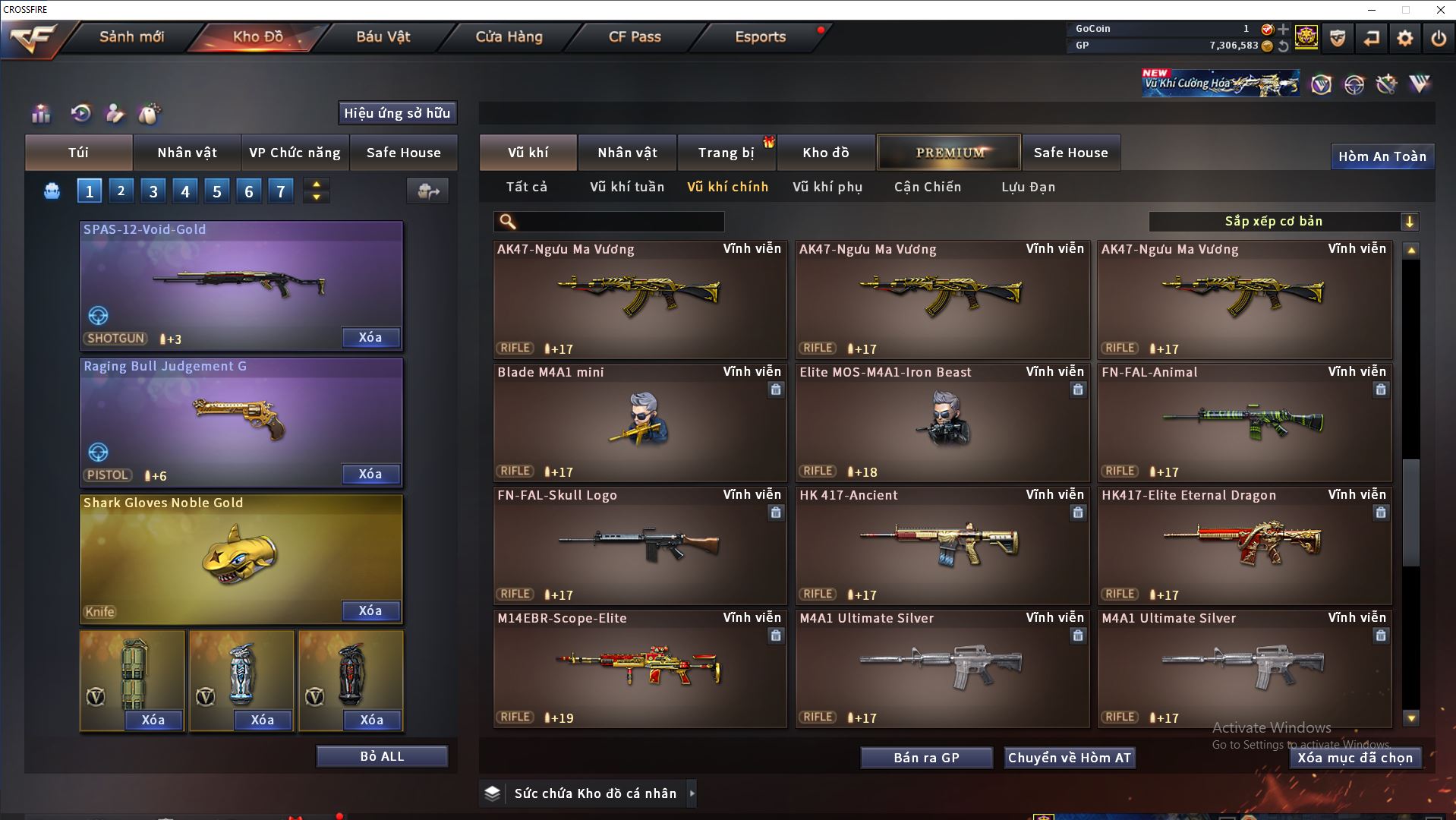The width and height of the screenshot is (1456, 820).
Task: Select bag preset number 3
Action: [153, 191]
